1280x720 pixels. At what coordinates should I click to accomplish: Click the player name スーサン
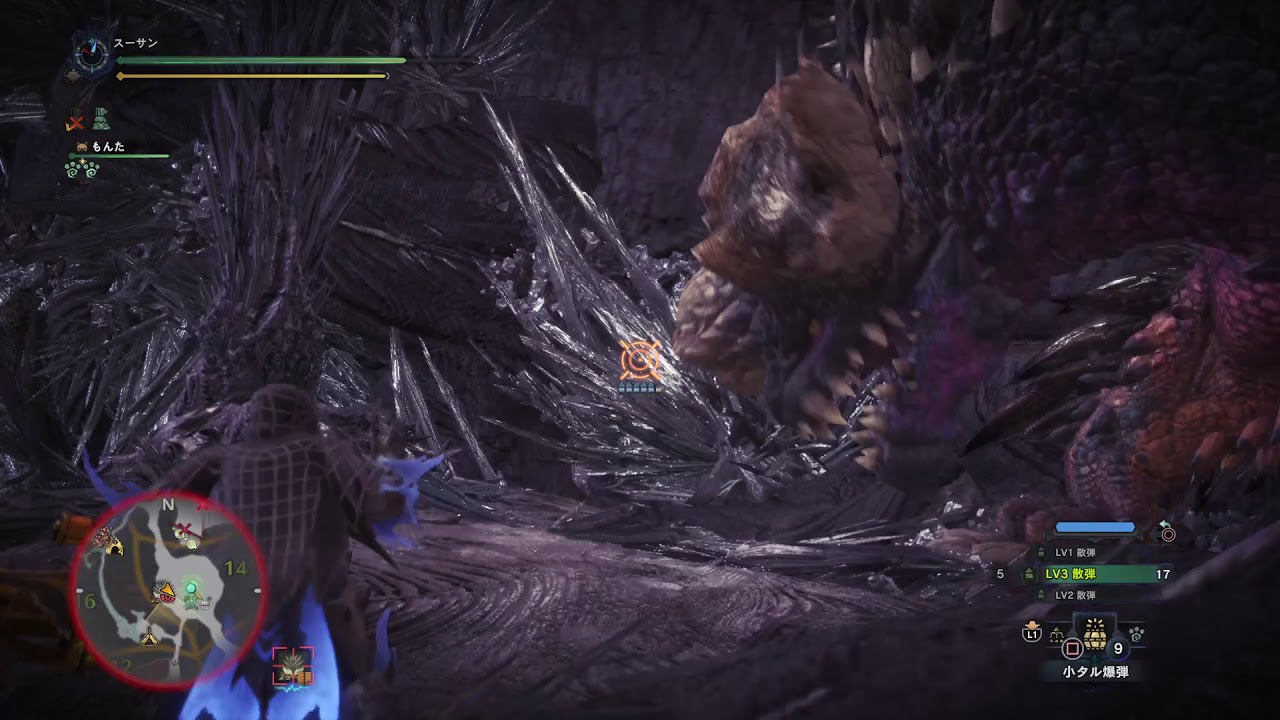(135, 43)
